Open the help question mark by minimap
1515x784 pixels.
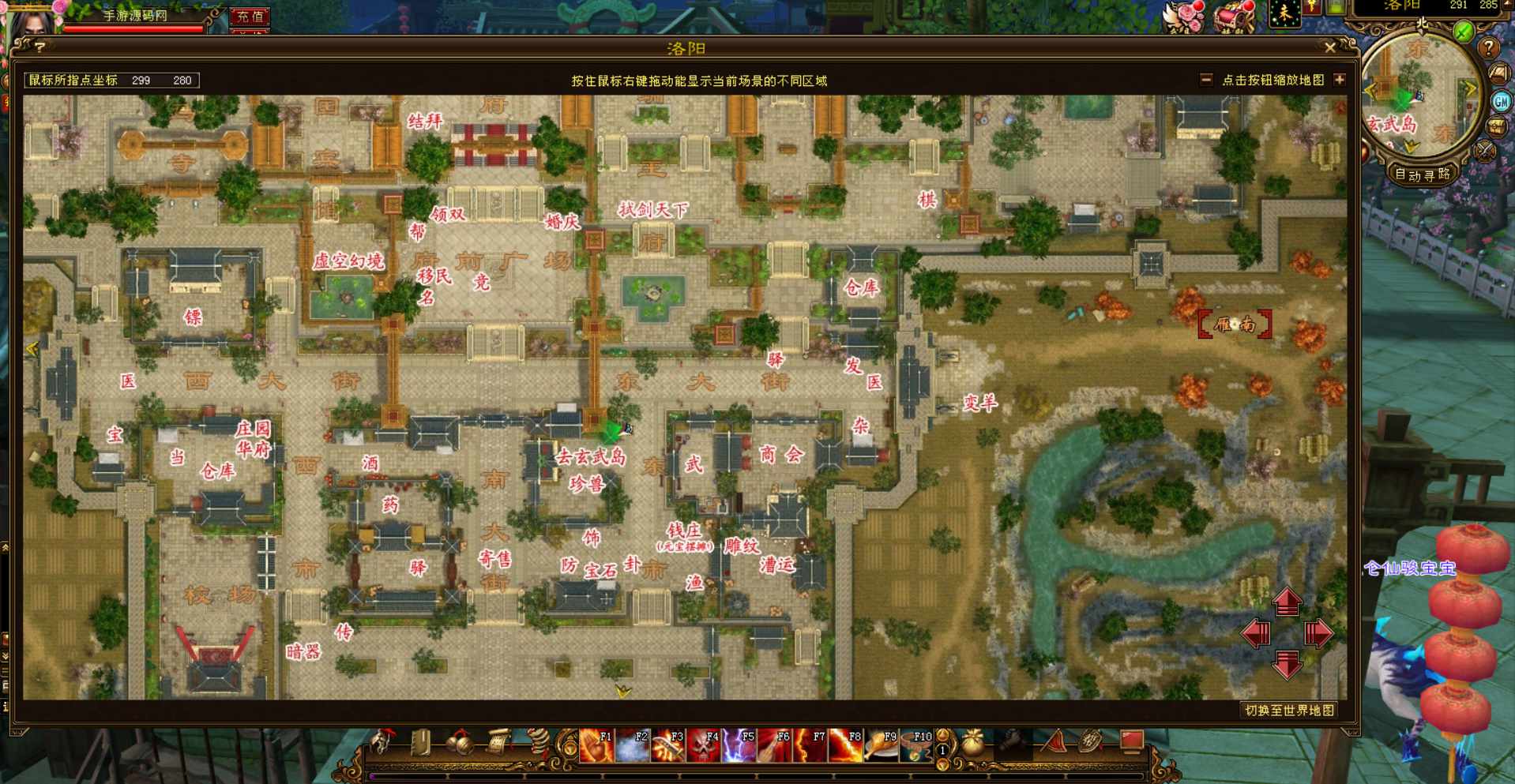click(x=1488, y=48)
